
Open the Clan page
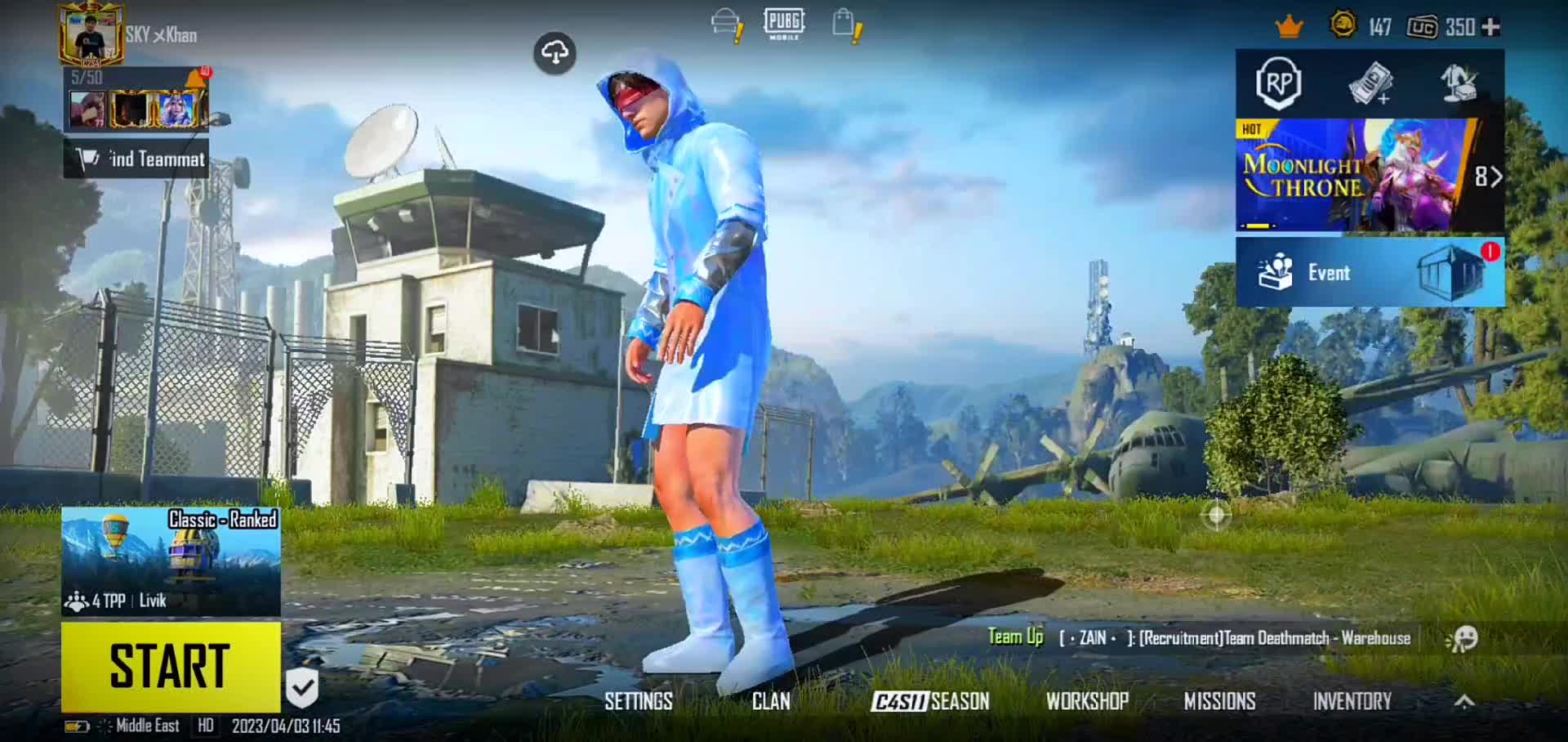pyautogui.click(x=771, y=701)
